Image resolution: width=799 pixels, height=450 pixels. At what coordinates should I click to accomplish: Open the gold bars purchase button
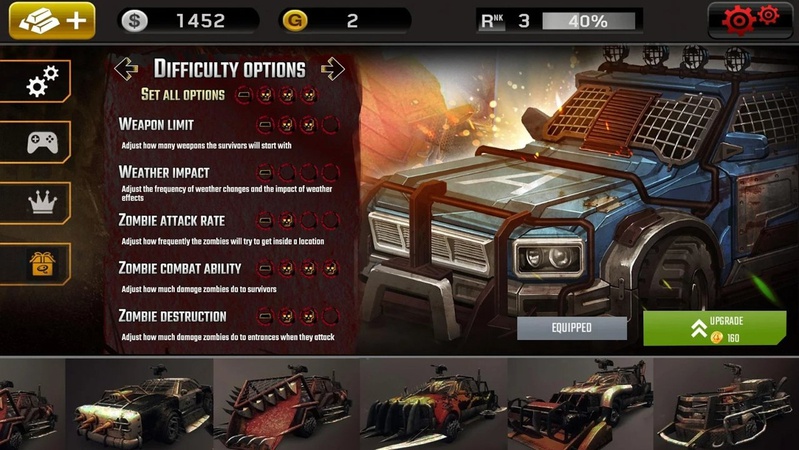click(52, 20)
